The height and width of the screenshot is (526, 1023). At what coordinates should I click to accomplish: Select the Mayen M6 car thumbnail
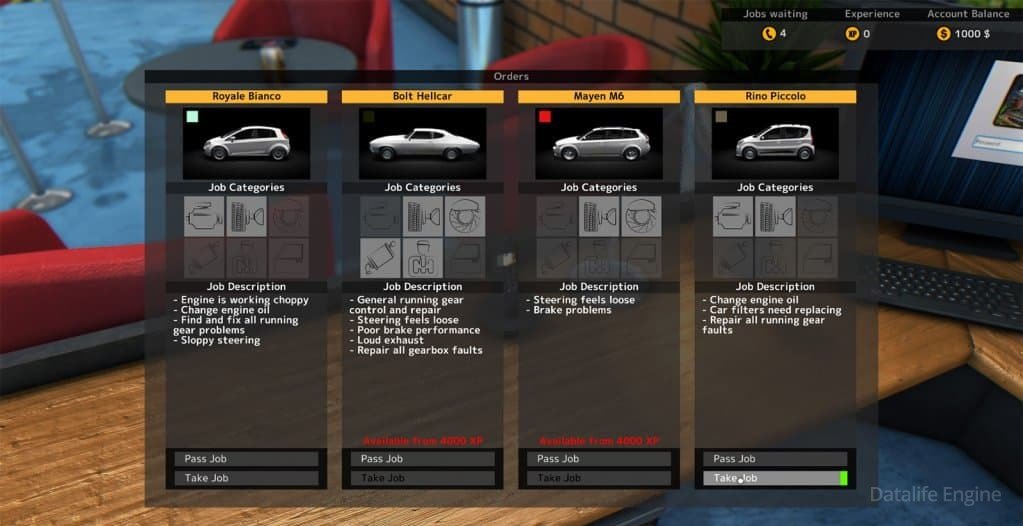pyautogui.click(x=598, y=144)
